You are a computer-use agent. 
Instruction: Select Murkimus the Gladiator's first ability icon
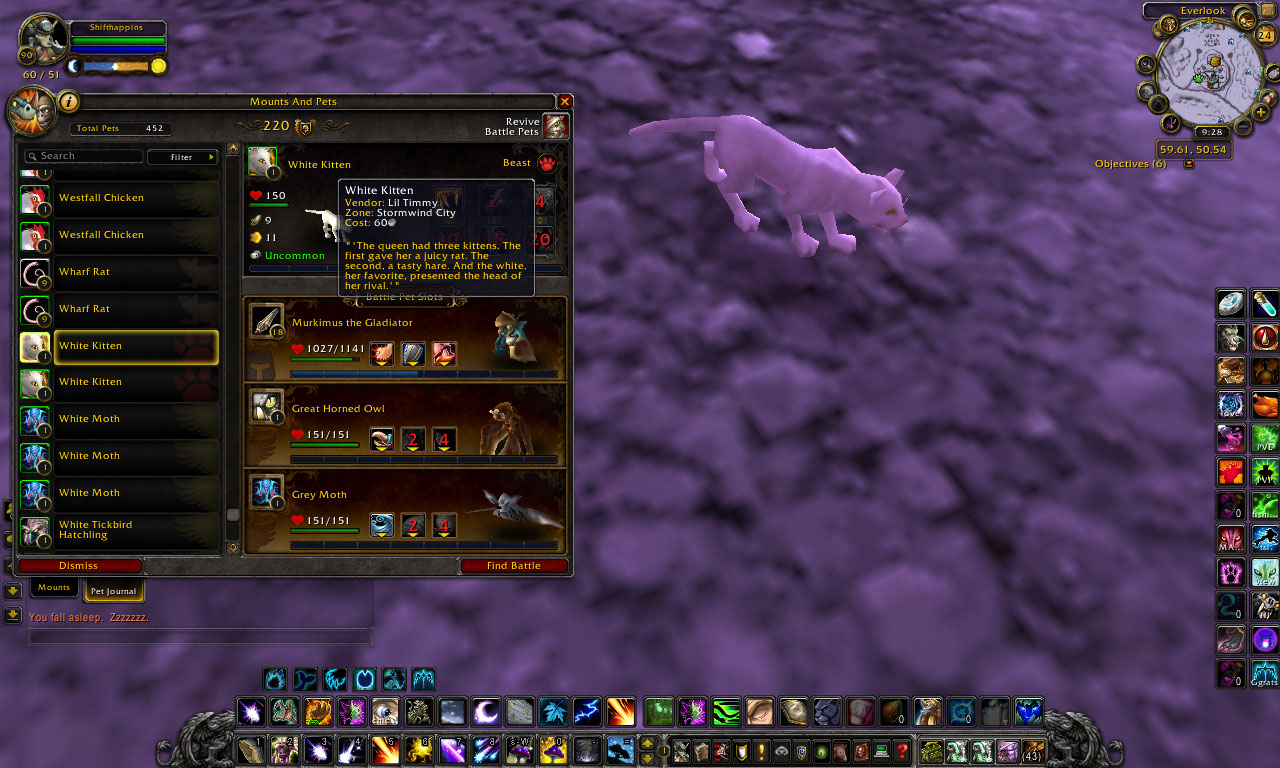[381, 353]
